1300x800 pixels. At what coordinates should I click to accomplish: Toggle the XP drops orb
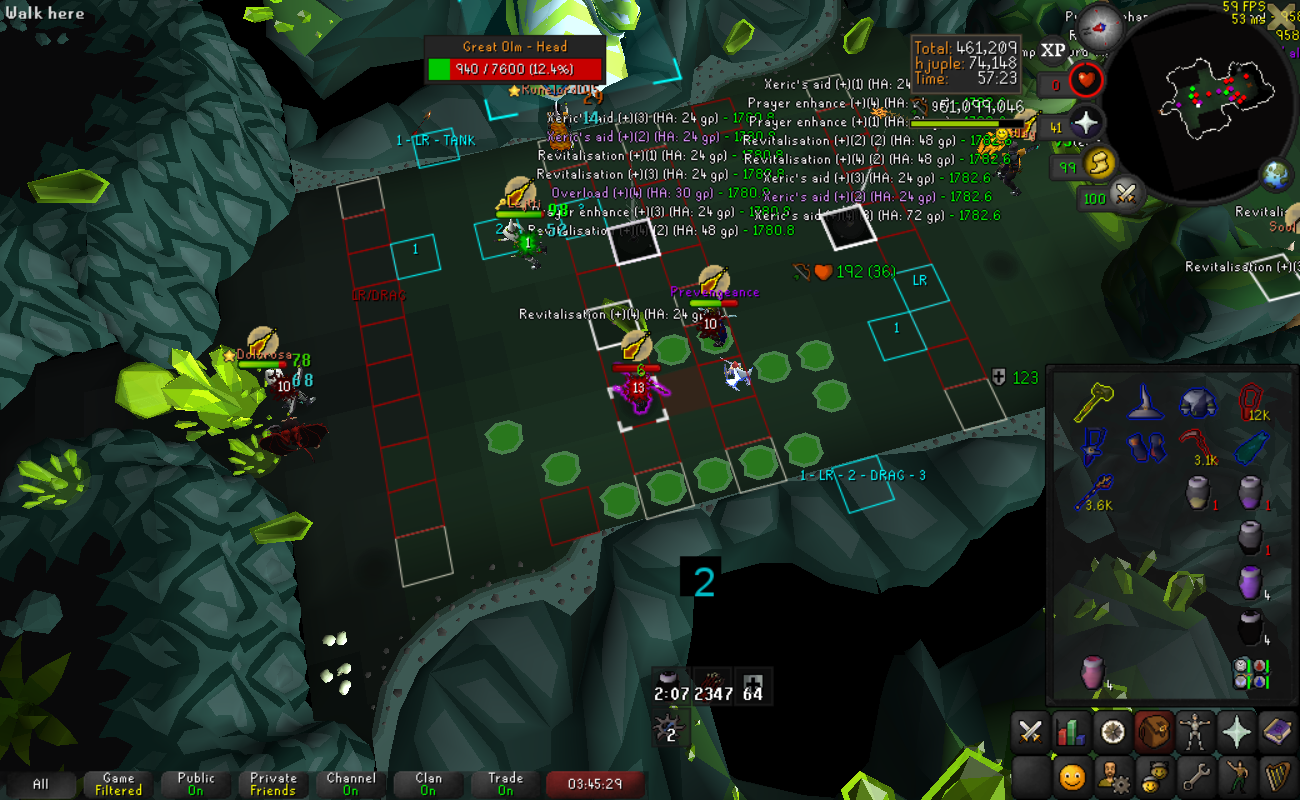point(1053,50)
